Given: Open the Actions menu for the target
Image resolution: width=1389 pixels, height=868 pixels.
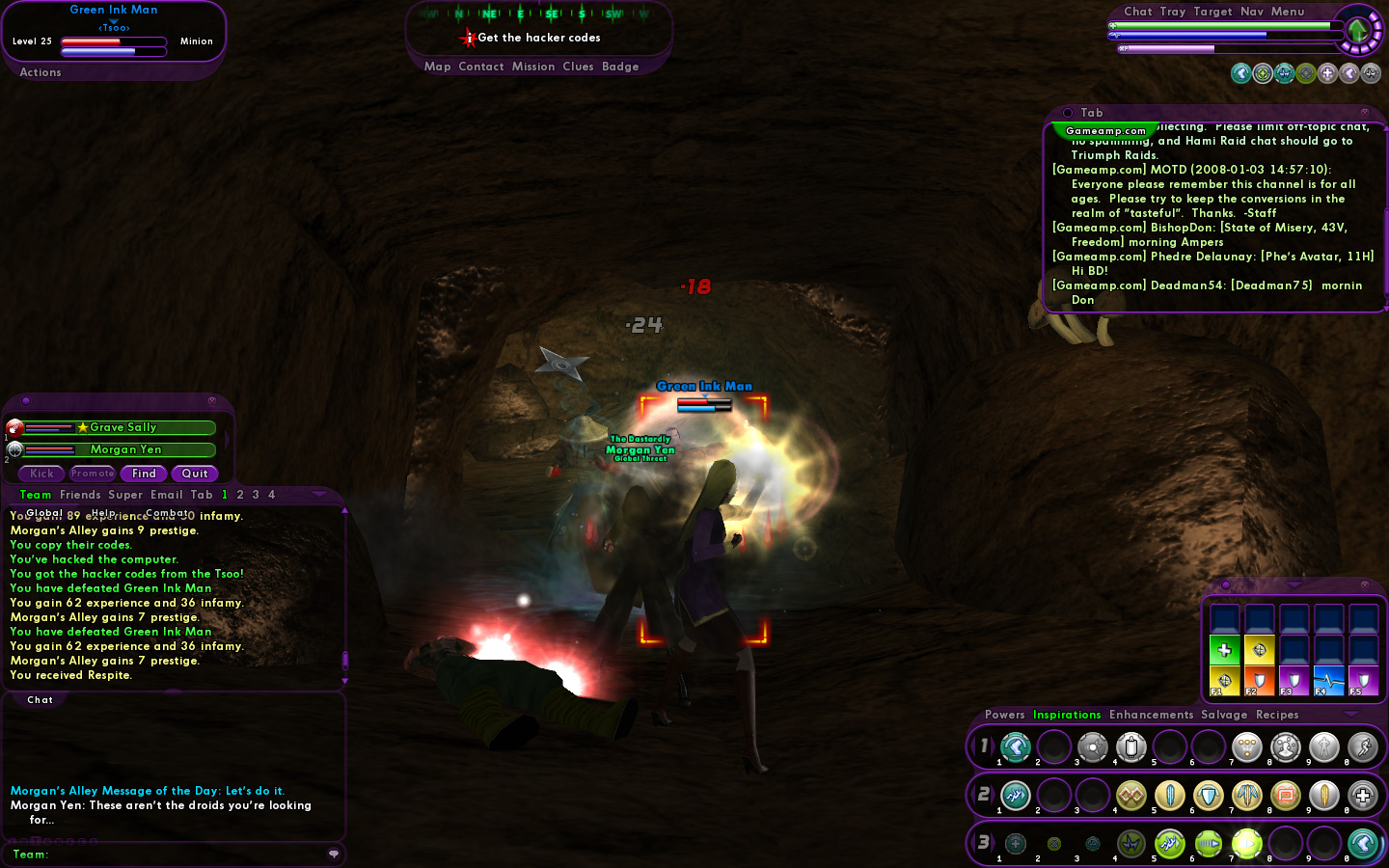Looking at the screenshot, I should click(x=41, y=72).
